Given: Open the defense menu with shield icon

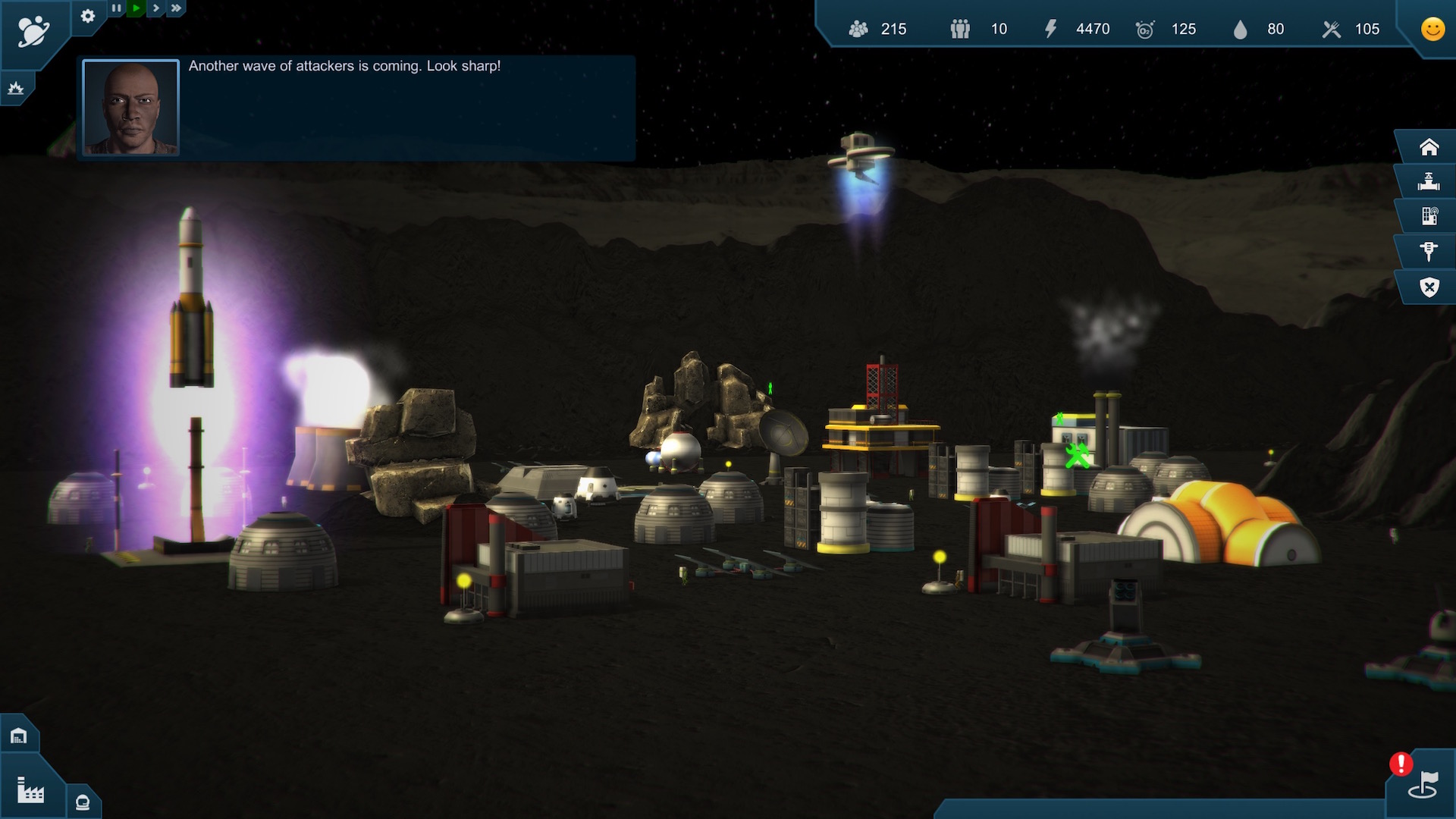Looking at the screenshot, I should [x=1429, y=287].
